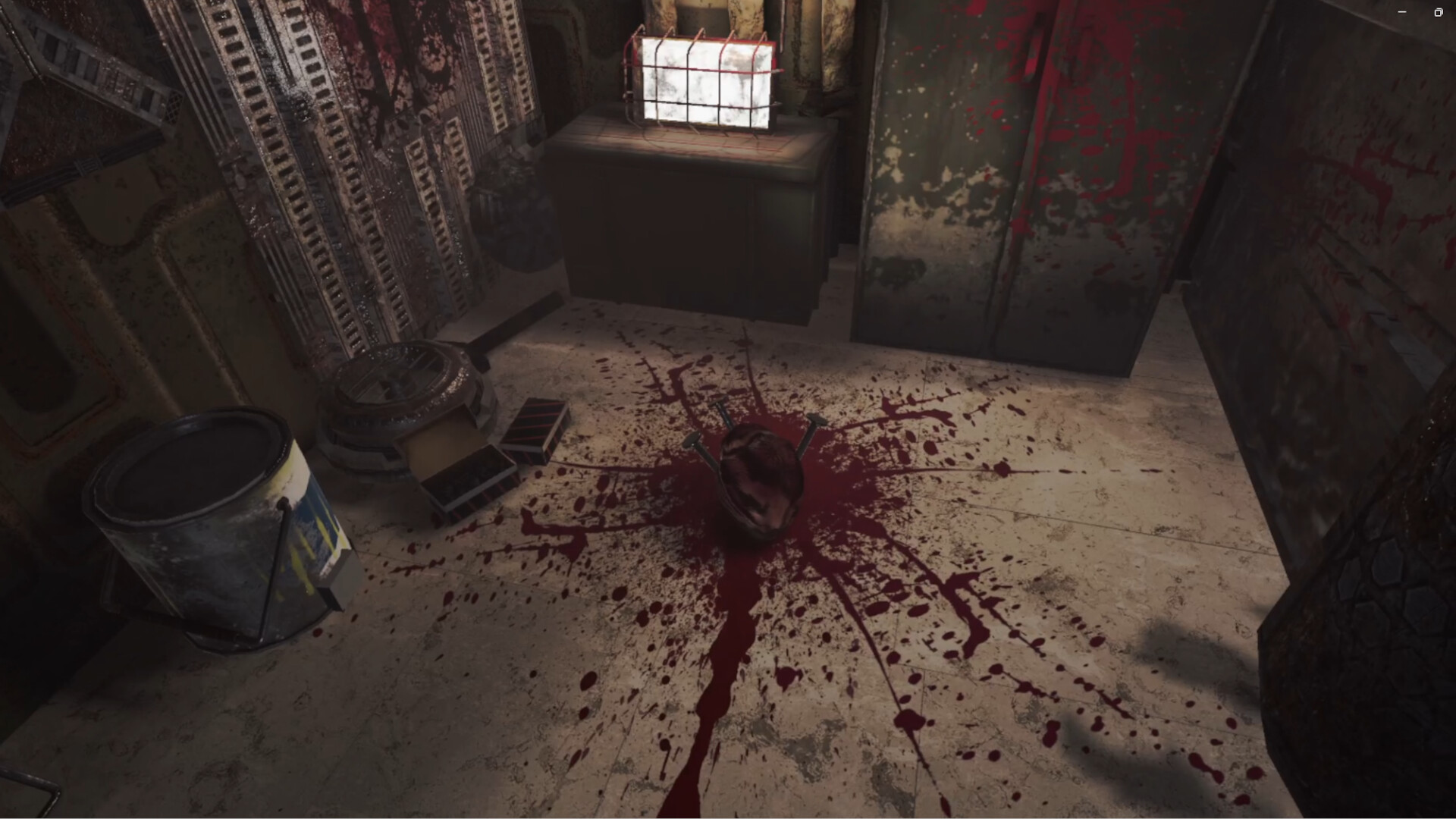Click the closed striped black box
The height and width of the screenshot is (819, 1456).
tap(535, 428)
